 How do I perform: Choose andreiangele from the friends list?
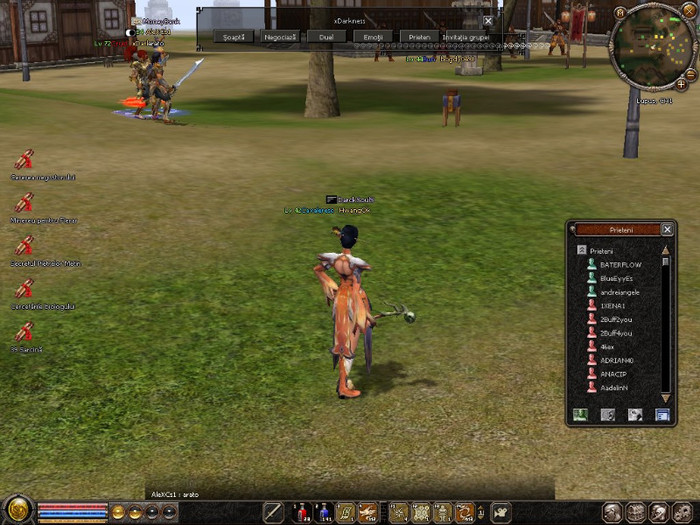pyautogui.click(x=620, y=292)
